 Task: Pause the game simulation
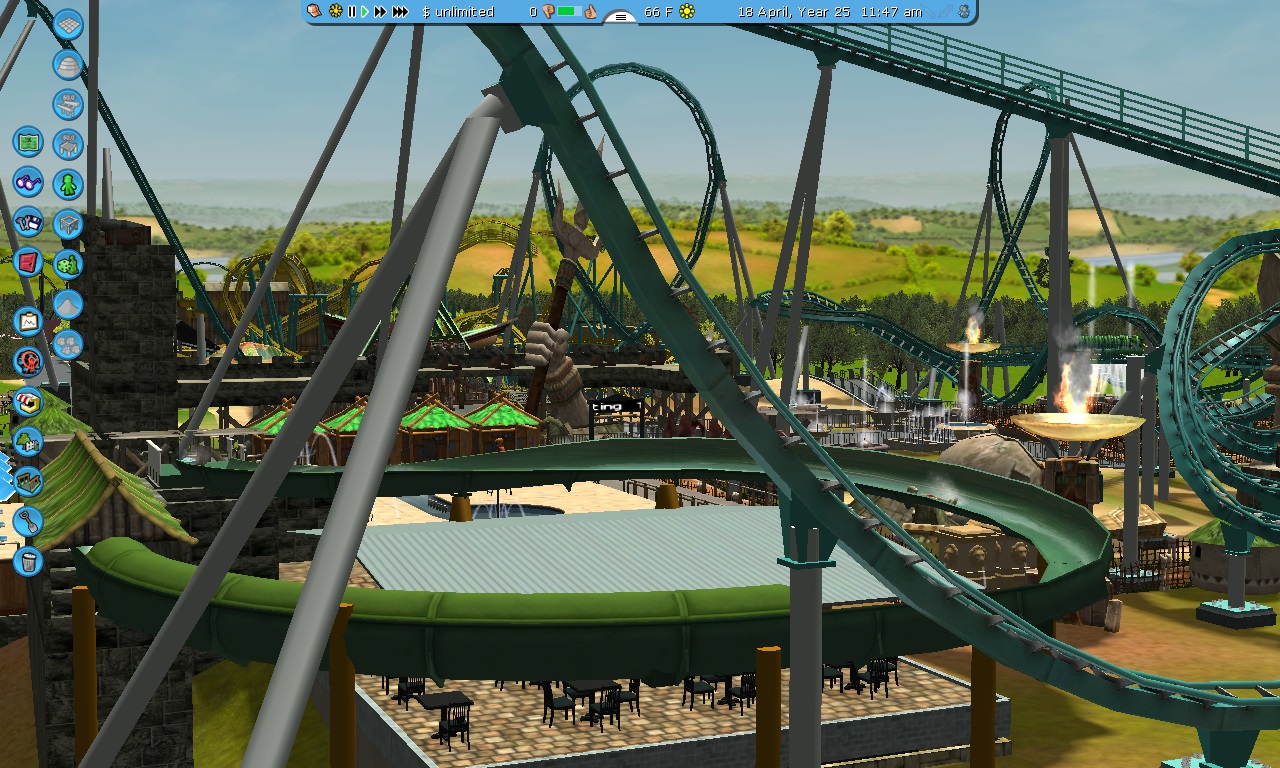coord(351,12)
